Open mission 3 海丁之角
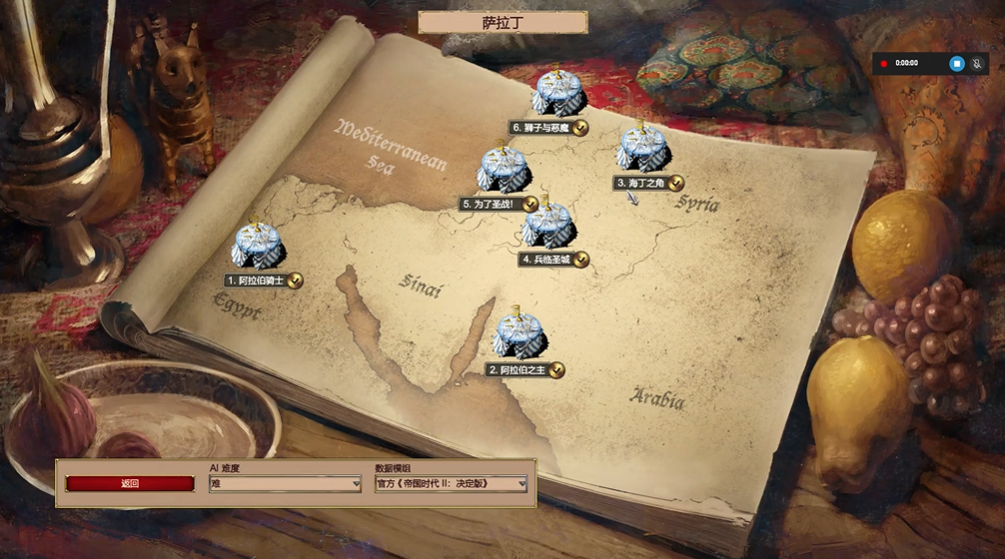1005x559 pixels. pyautogui.click(x=643, y=150)
